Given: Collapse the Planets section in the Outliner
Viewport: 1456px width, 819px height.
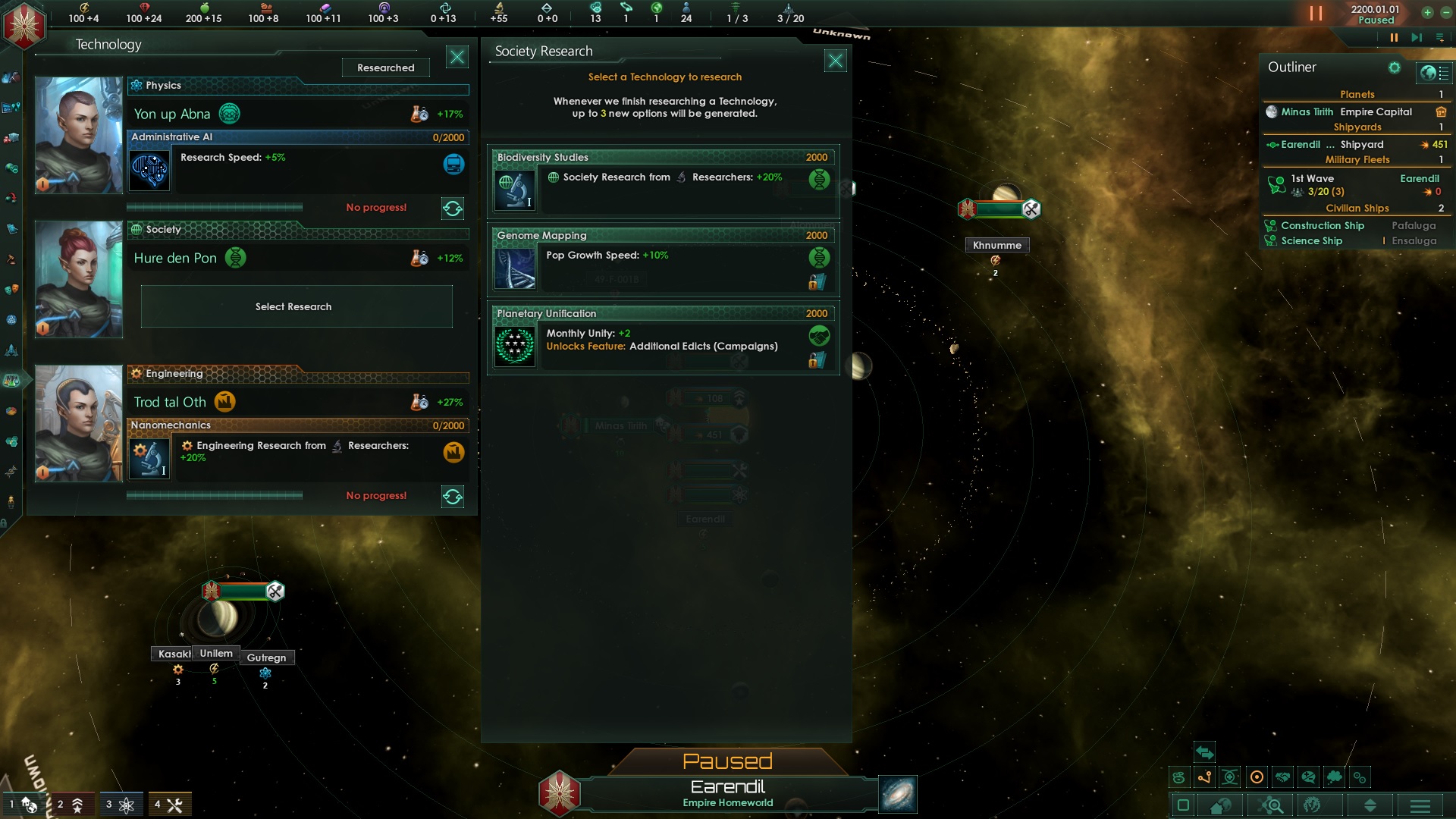Looking at the screenshot, I should [1357, 94].
